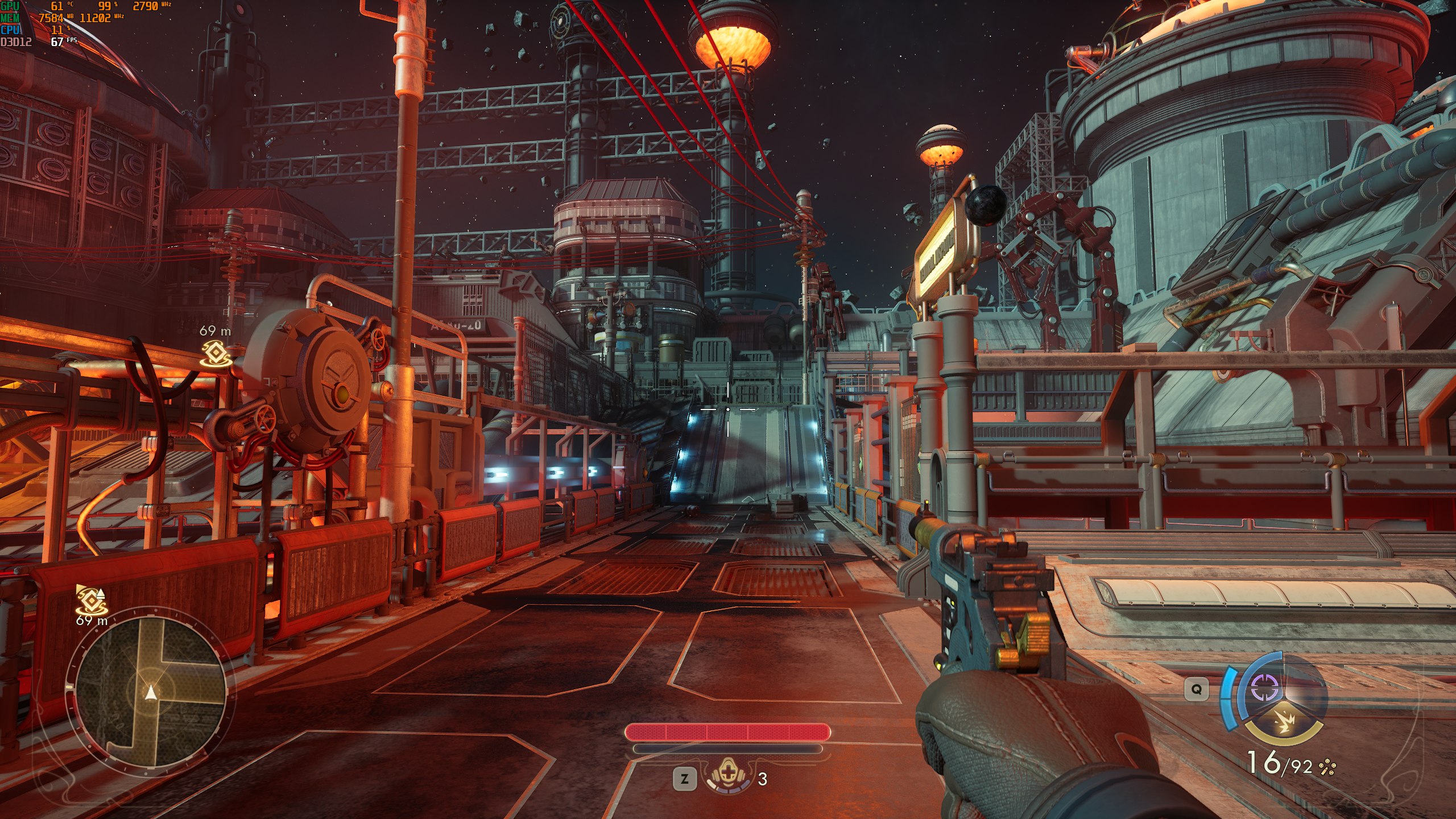
Task: Click the white player arrow on the minimap
Action: 151,692
